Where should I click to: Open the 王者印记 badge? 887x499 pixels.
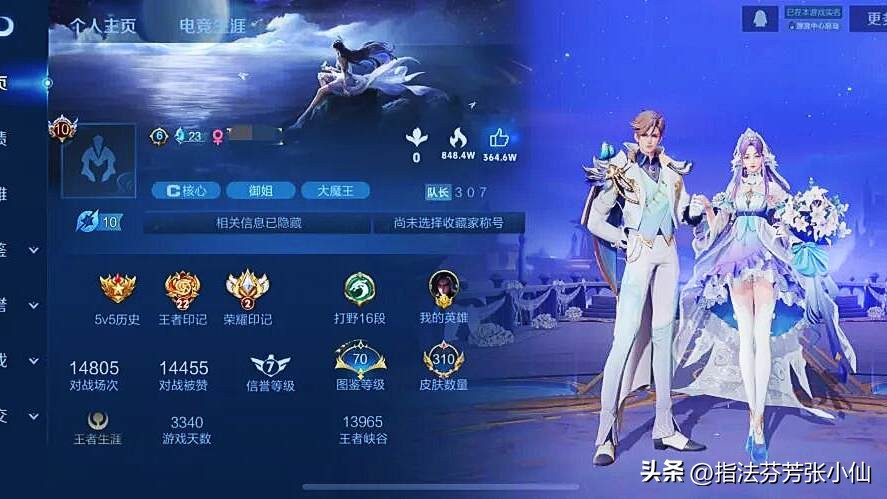click(183, 289)
